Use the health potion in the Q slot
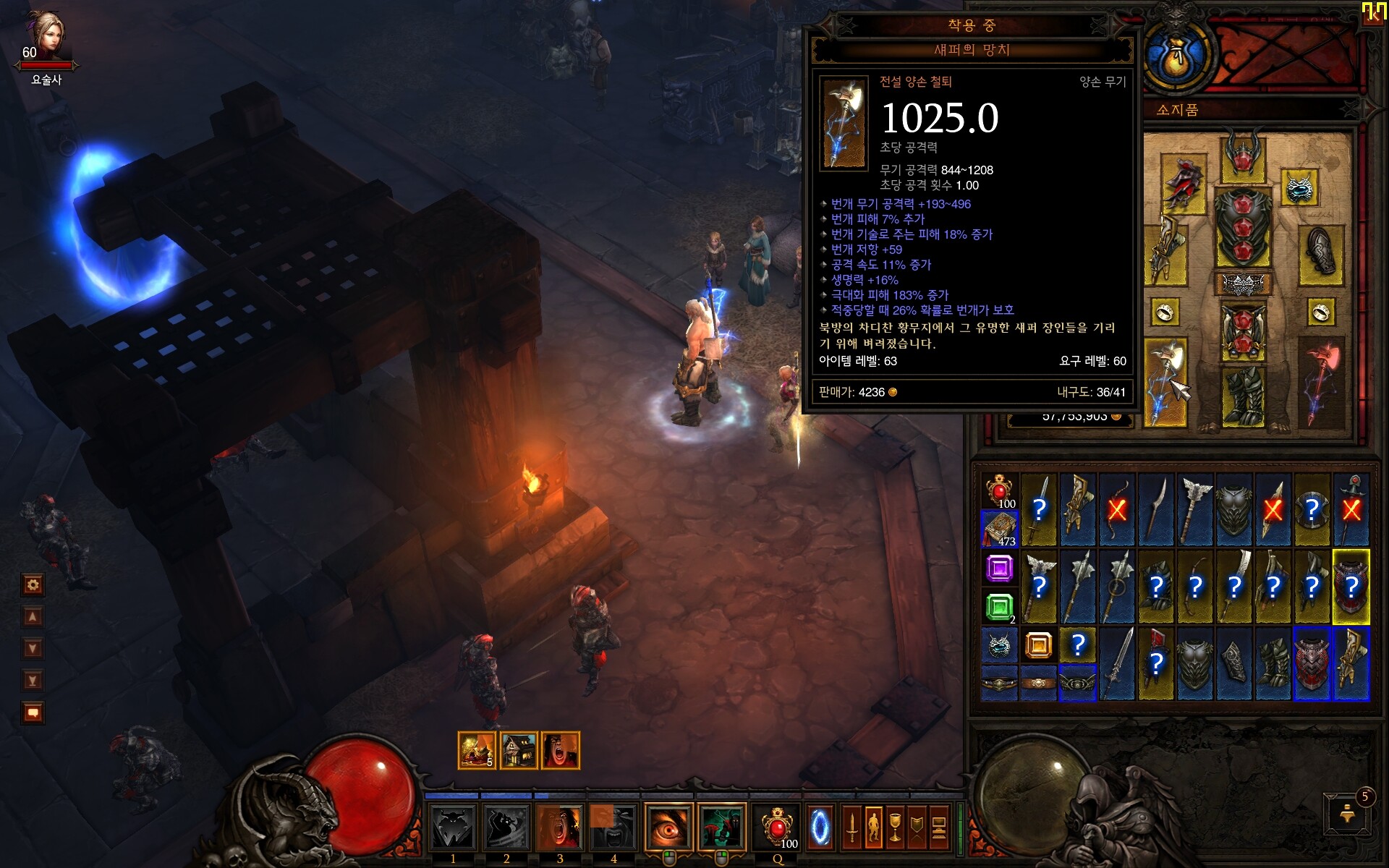1389x868 pixels. (x=778, y=826)
